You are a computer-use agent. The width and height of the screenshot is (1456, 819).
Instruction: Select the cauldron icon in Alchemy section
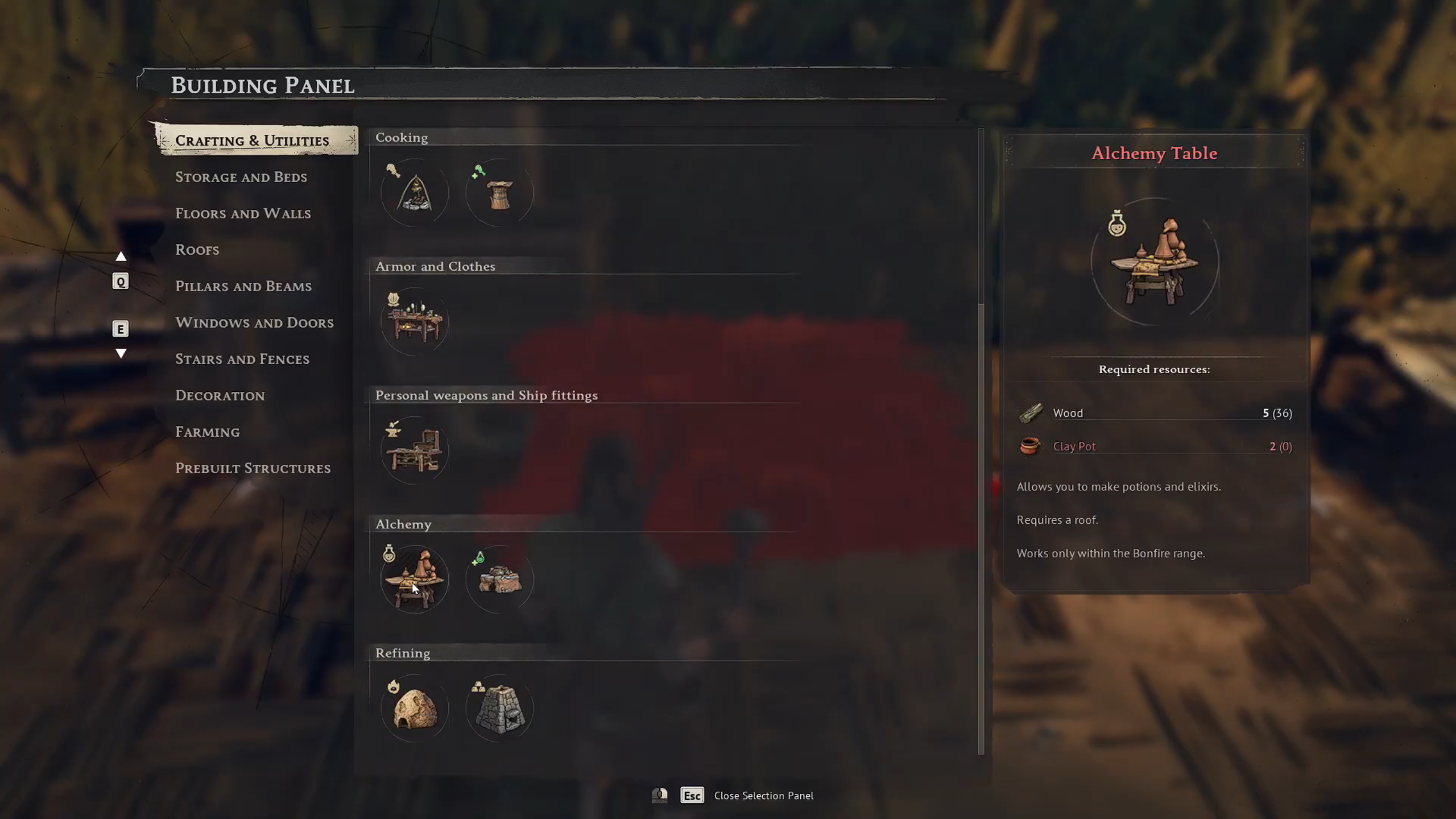499,578
